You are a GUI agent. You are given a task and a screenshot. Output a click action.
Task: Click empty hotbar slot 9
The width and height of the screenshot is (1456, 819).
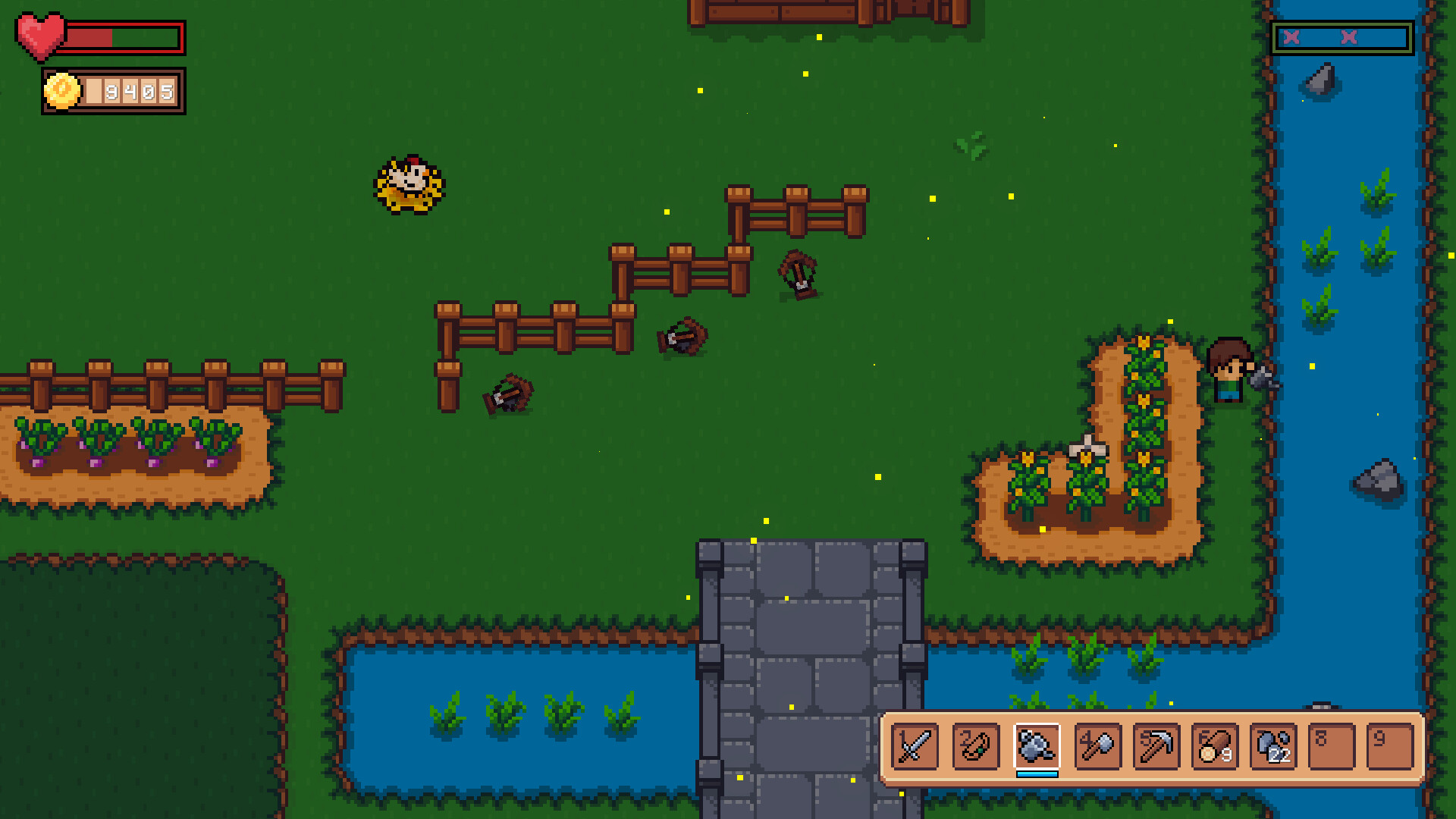coord(1391,747)
